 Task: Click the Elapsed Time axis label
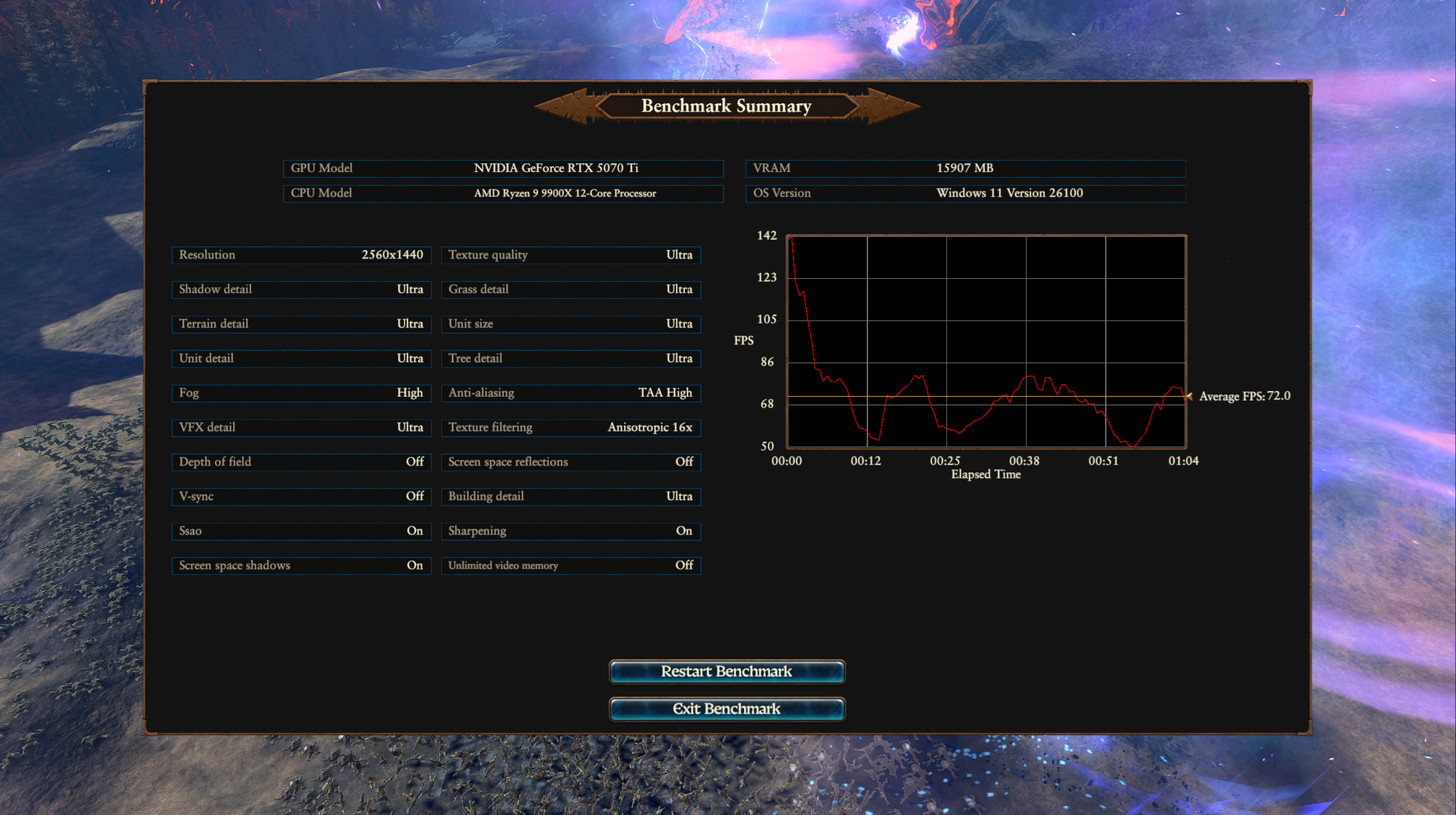click(x=986, y=474)
